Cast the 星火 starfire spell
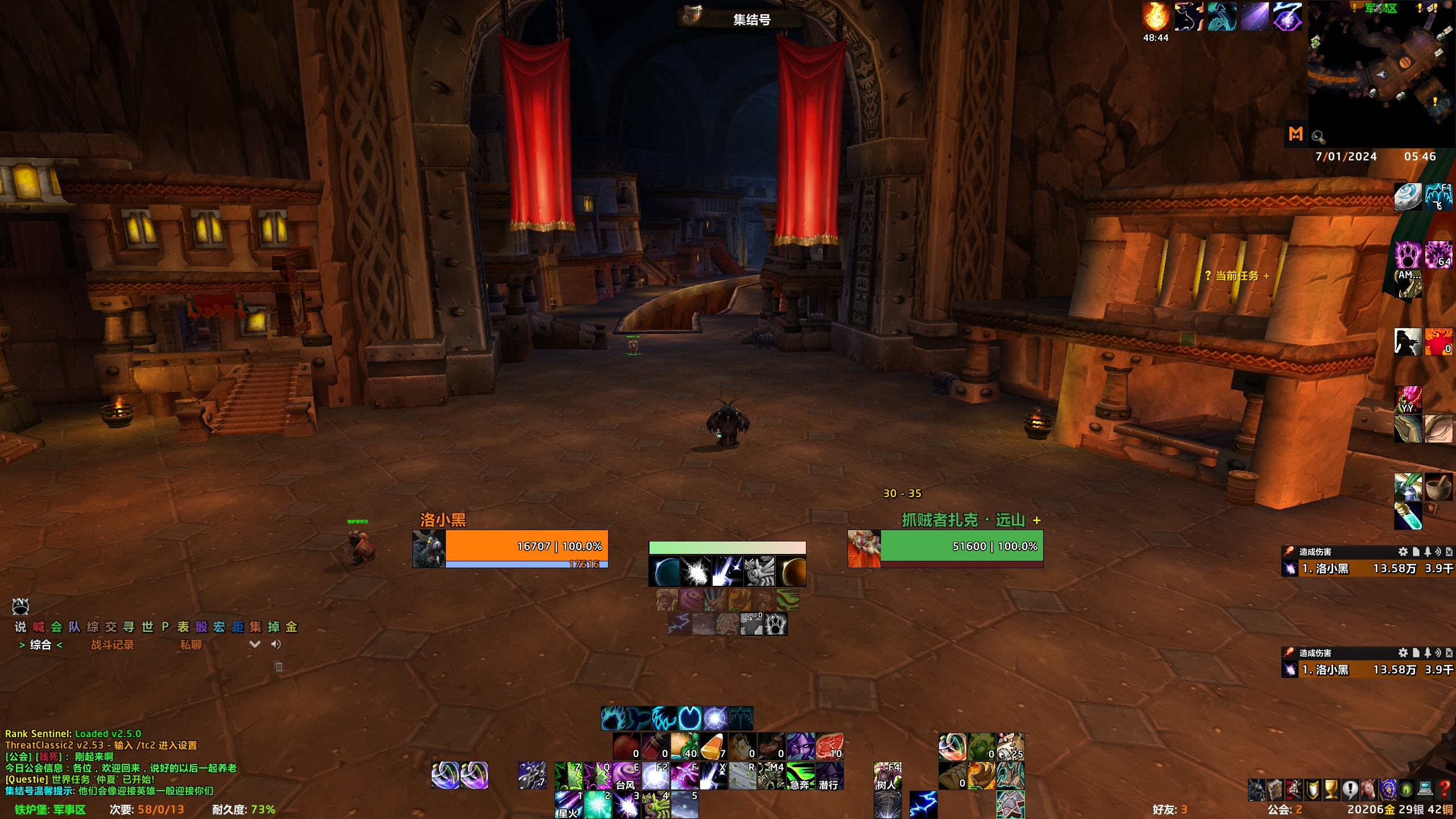 click(568, 805)
